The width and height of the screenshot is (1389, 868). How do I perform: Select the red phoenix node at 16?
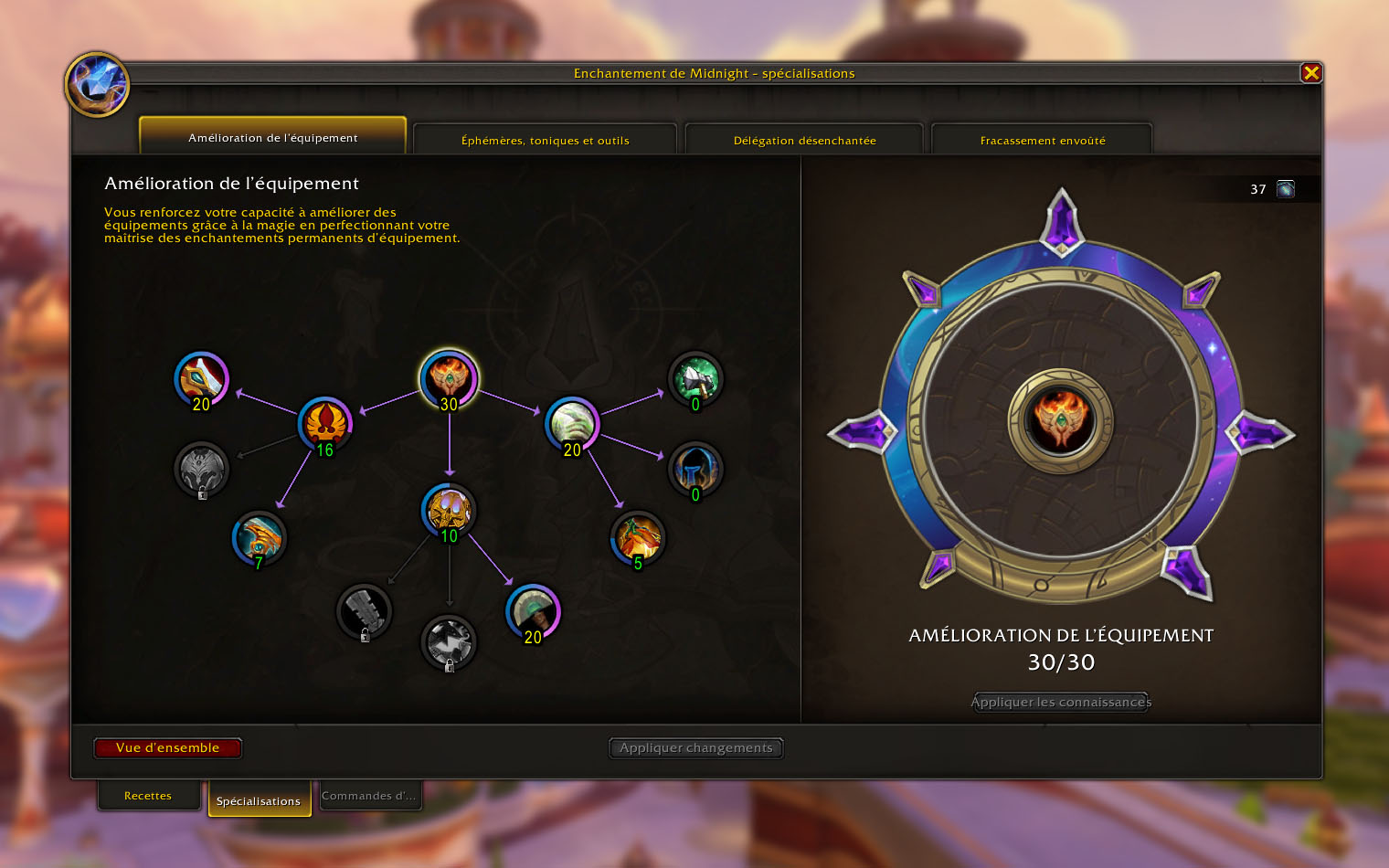(x=325, y=423)
